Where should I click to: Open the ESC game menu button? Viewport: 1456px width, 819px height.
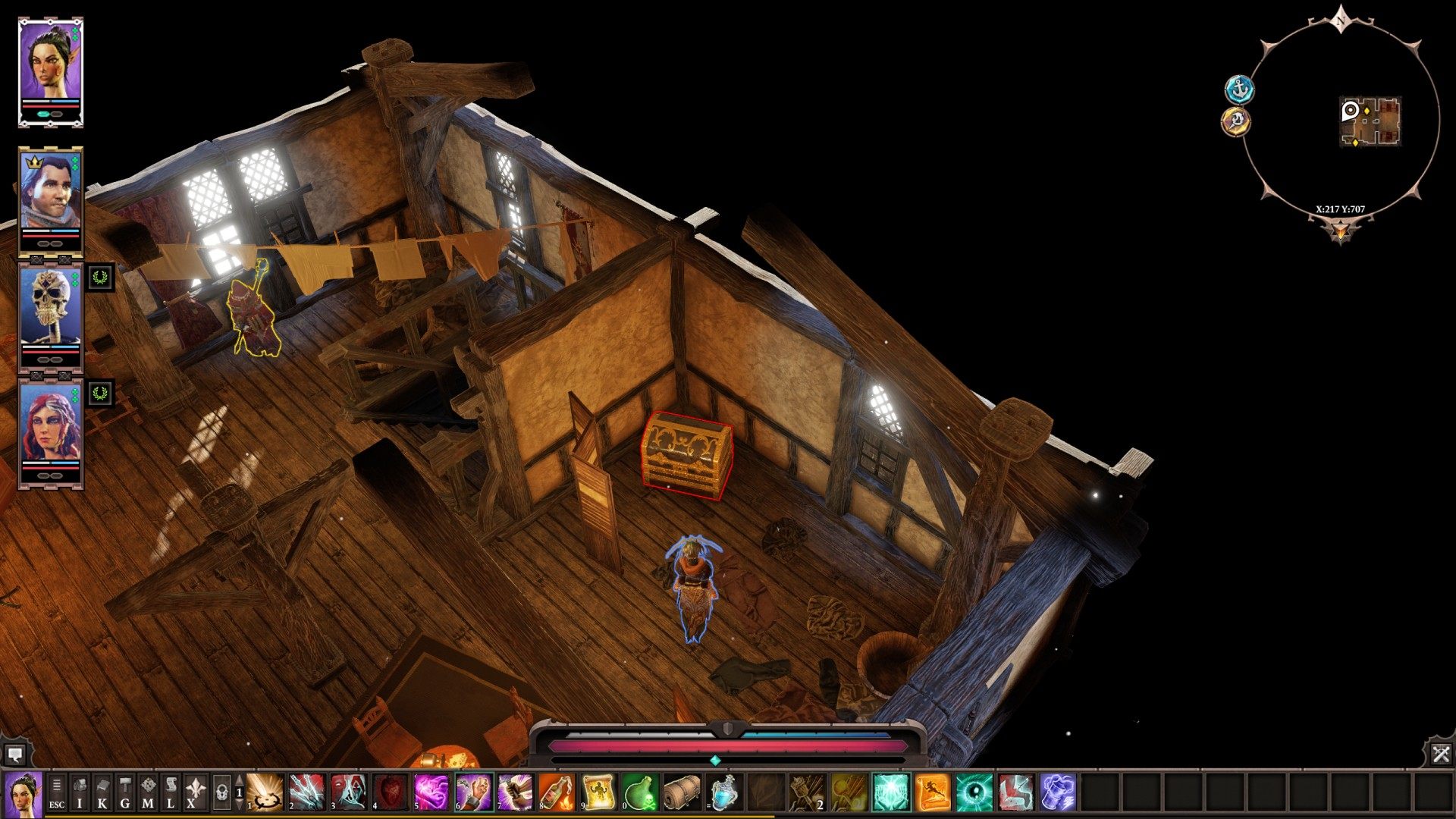click(x=57, y=793)
